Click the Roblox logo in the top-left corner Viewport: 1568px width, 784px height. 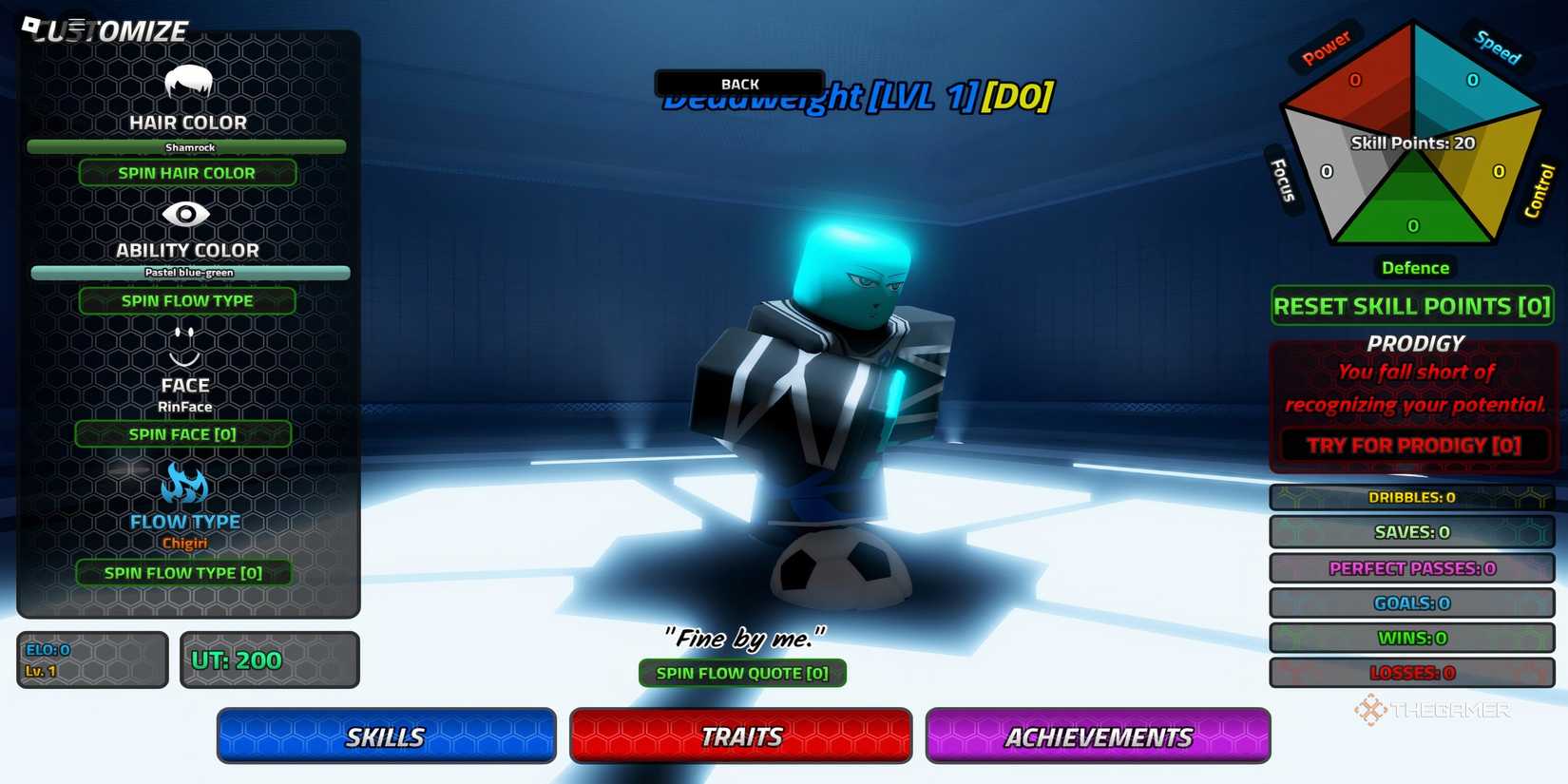coord(31,22)
